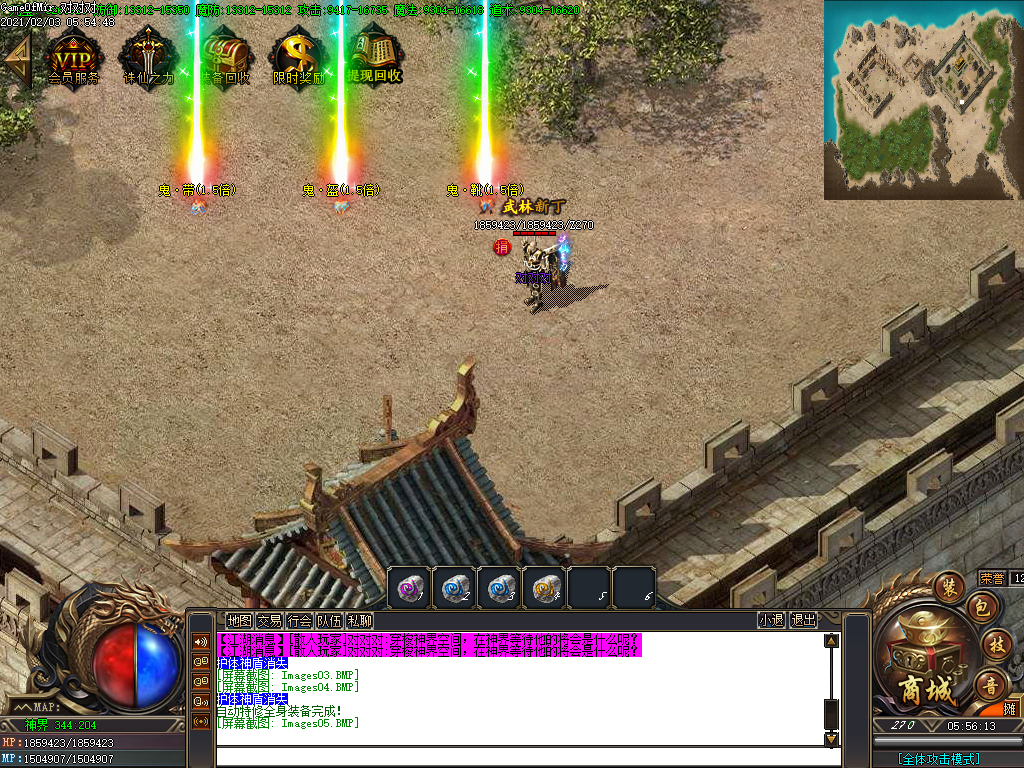This screenshot has height=768, width=1024.
Task: Switch to the 交易 chat tab
Action: pos(269,620)
